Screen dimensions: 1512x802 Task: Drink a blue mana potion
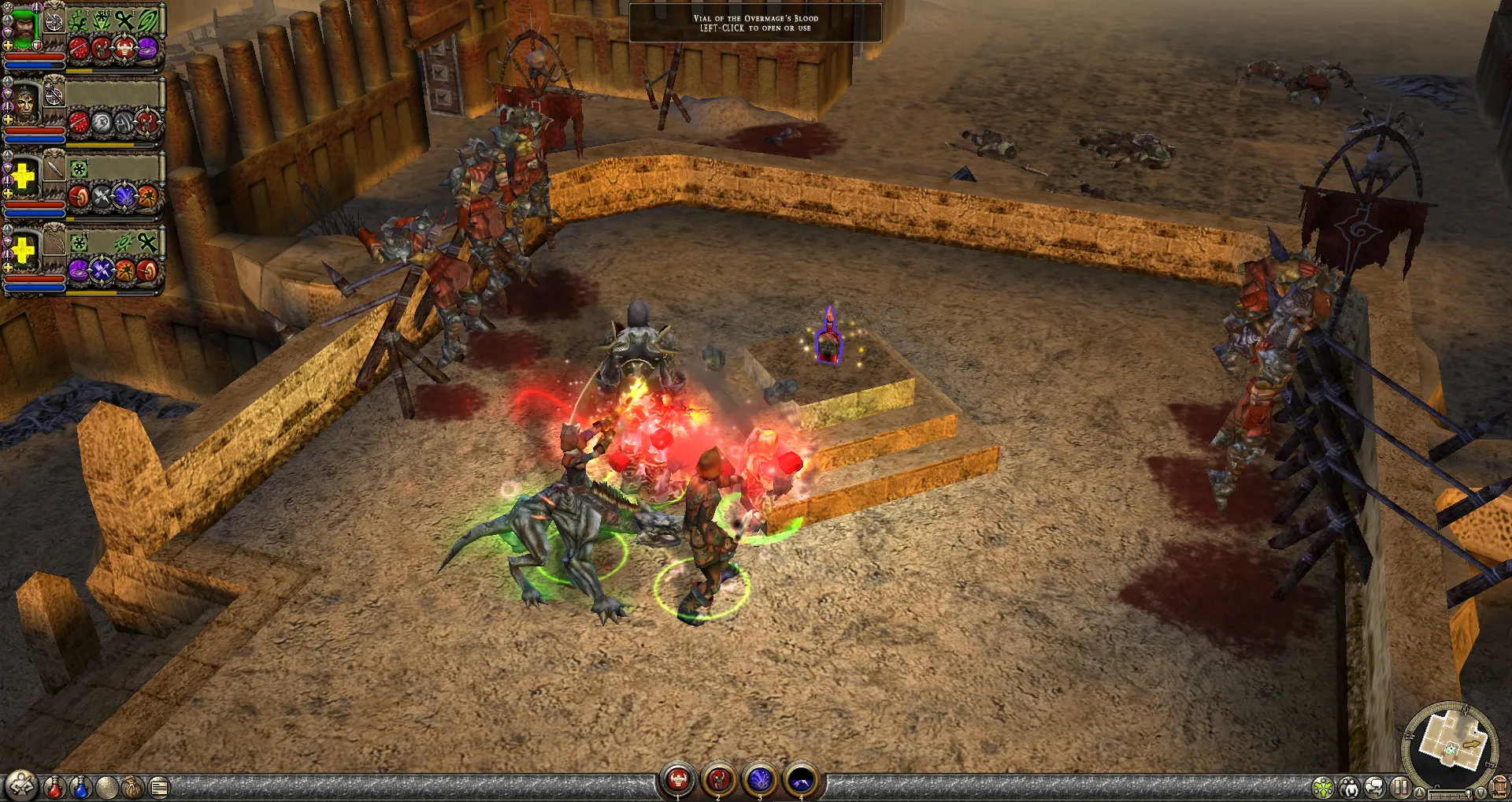click(81, 786)
